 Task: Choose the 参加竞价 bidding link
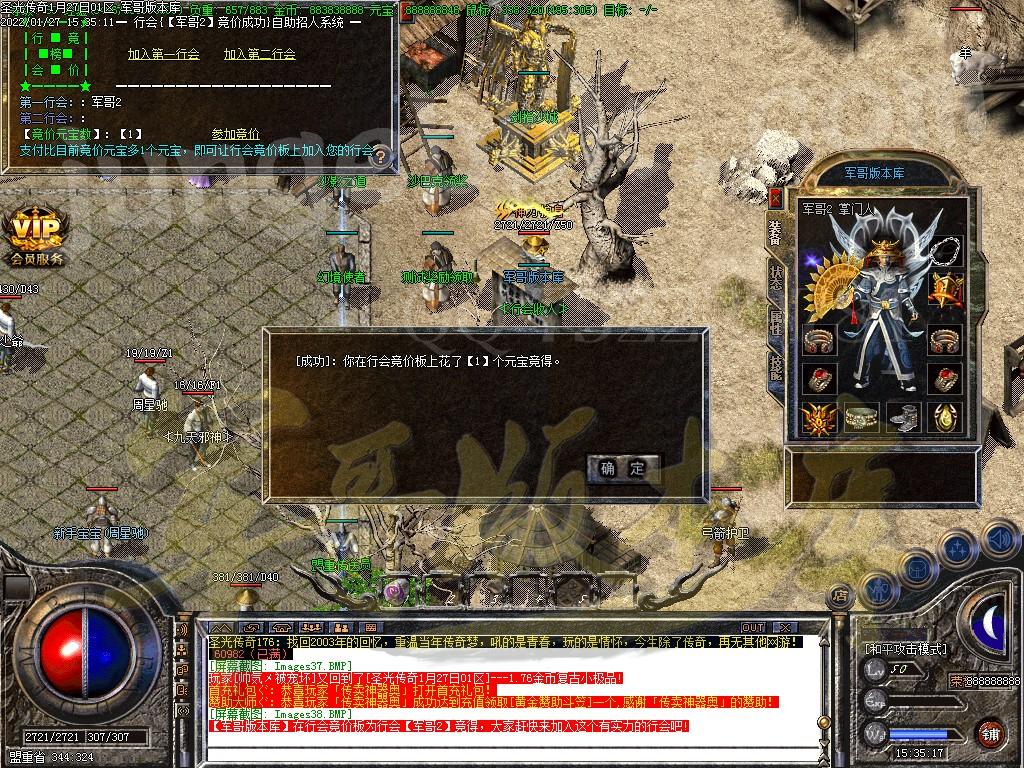pyautogui.click(x=235, y=134)
